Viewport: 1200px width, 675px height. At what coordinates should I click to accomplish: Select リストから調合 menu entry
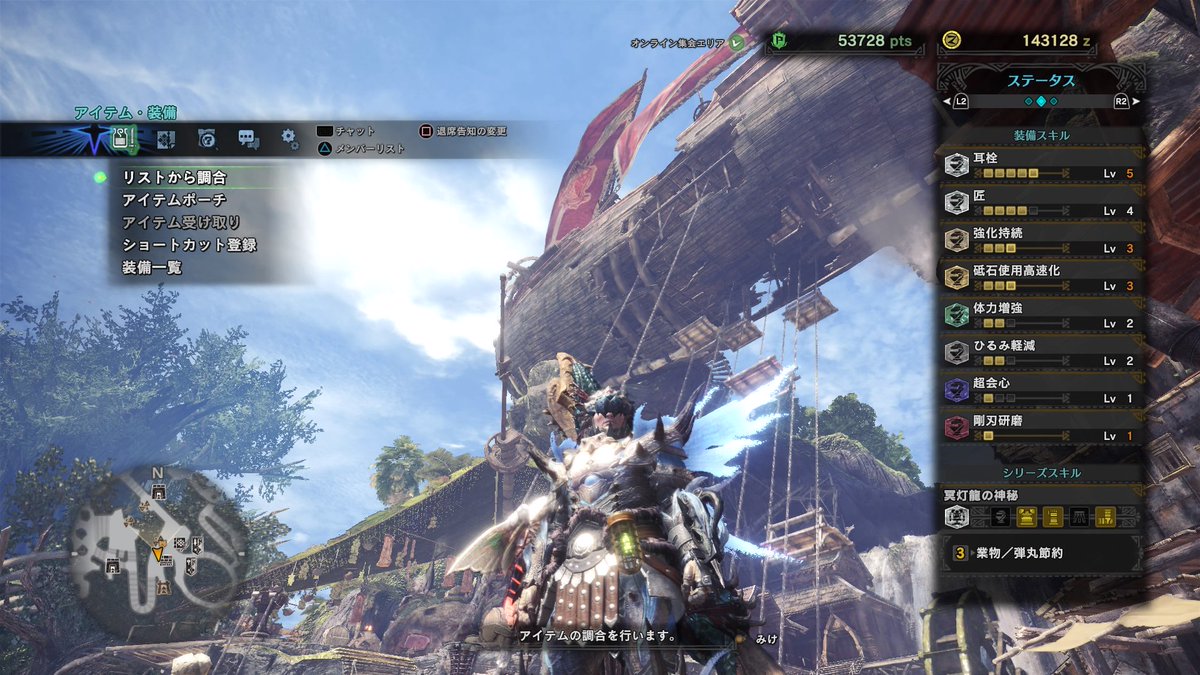[x=175, y=177]
